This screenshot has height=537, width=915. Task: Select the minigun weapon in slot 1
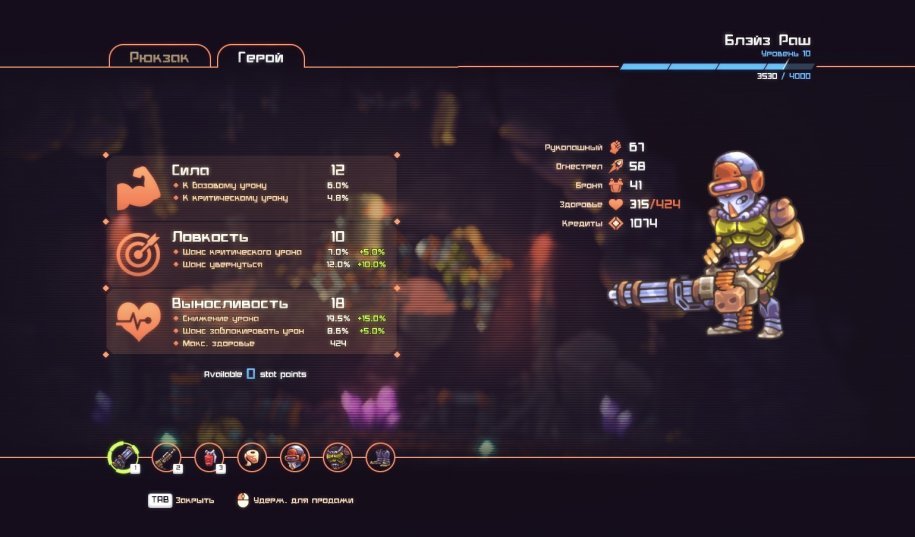pyautogui.click(x=122, y=457)
